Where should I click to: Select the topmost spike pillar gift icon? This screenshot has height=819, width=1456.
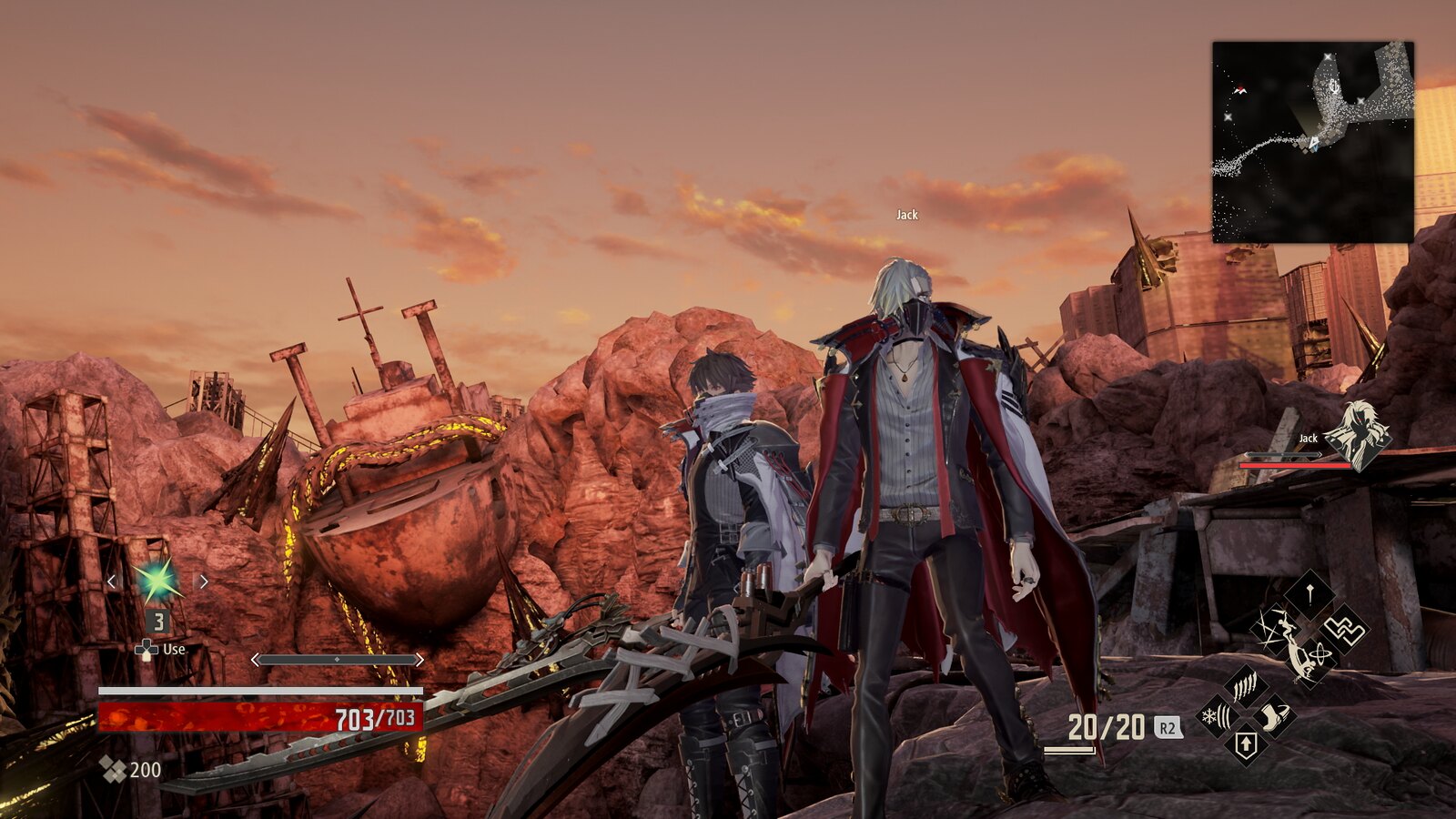1309,594
